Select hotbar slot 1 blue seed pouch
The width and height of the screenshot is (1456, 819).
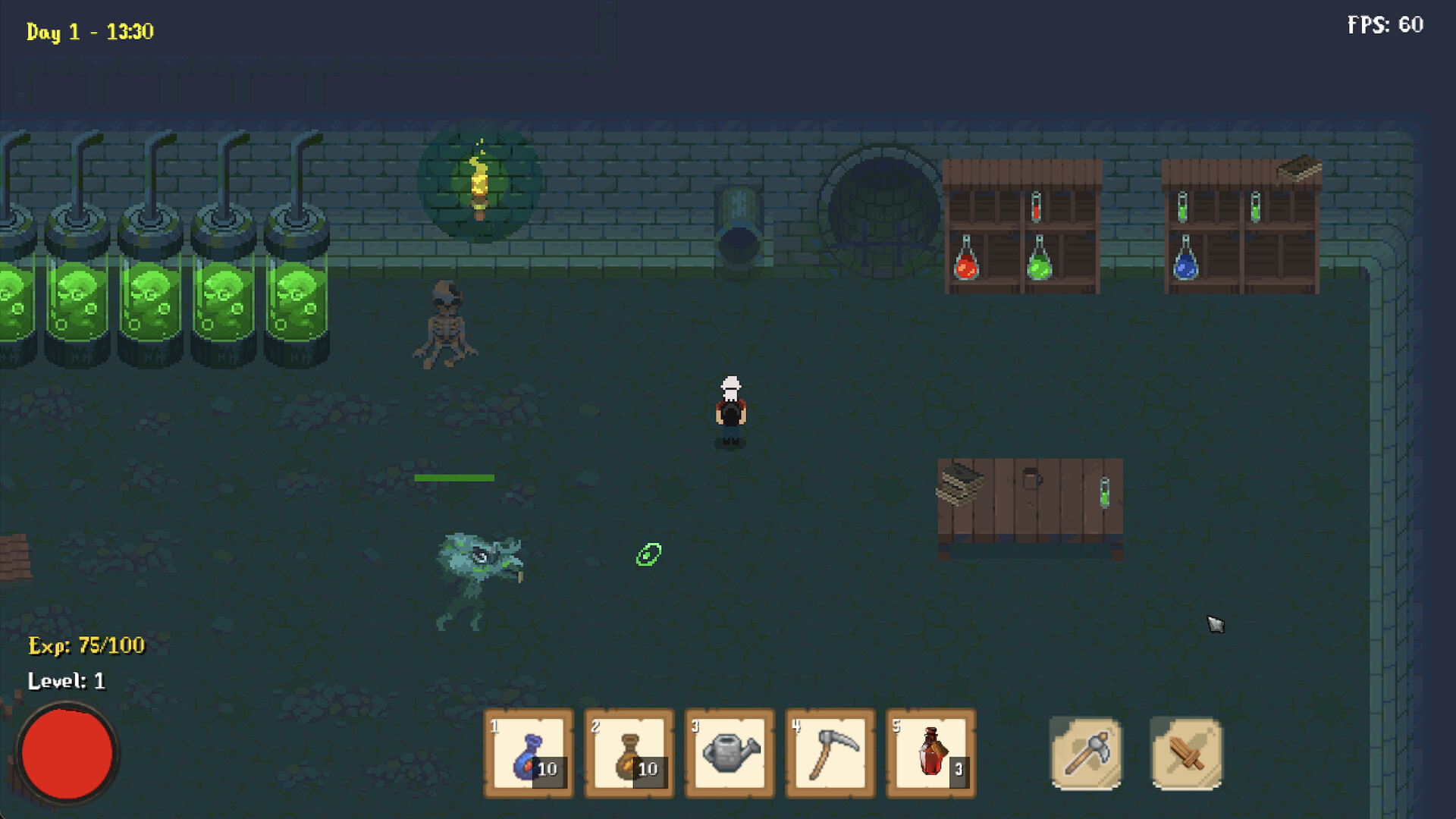(529, 755)
